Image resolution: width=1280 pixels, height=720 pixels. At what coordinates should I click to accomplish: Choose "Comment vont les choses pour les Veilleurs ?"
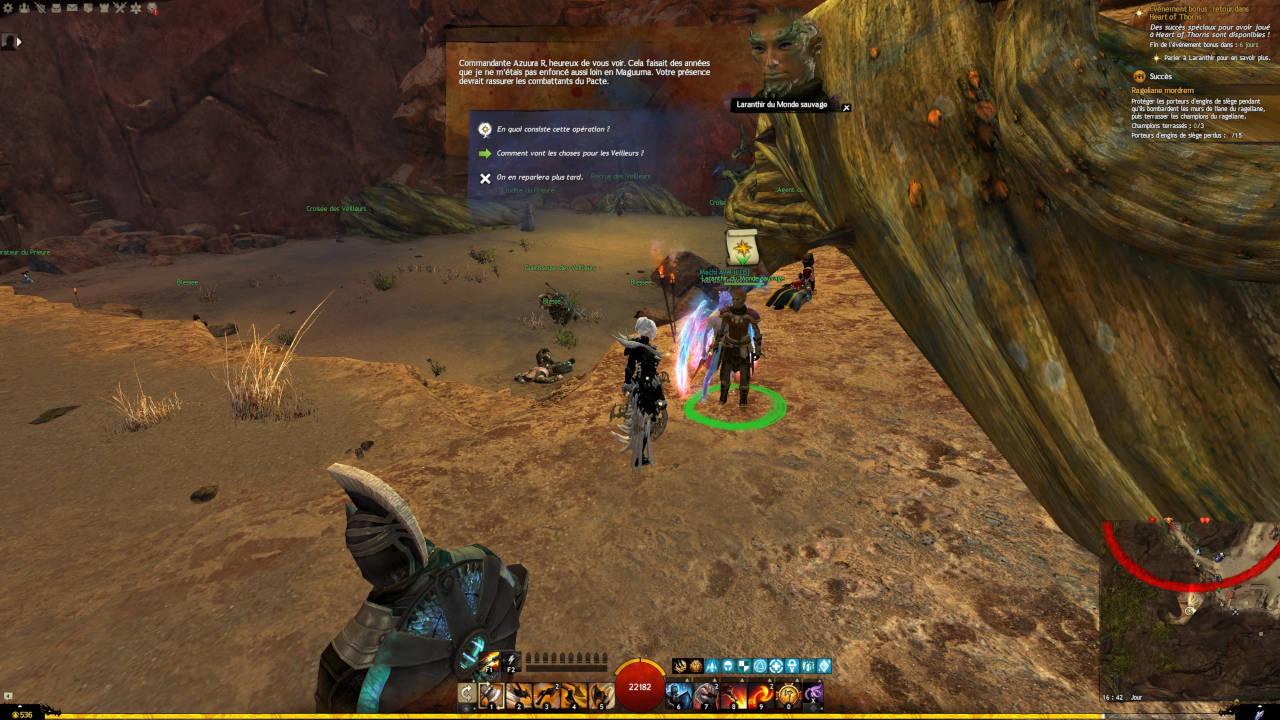click(569, 153)
